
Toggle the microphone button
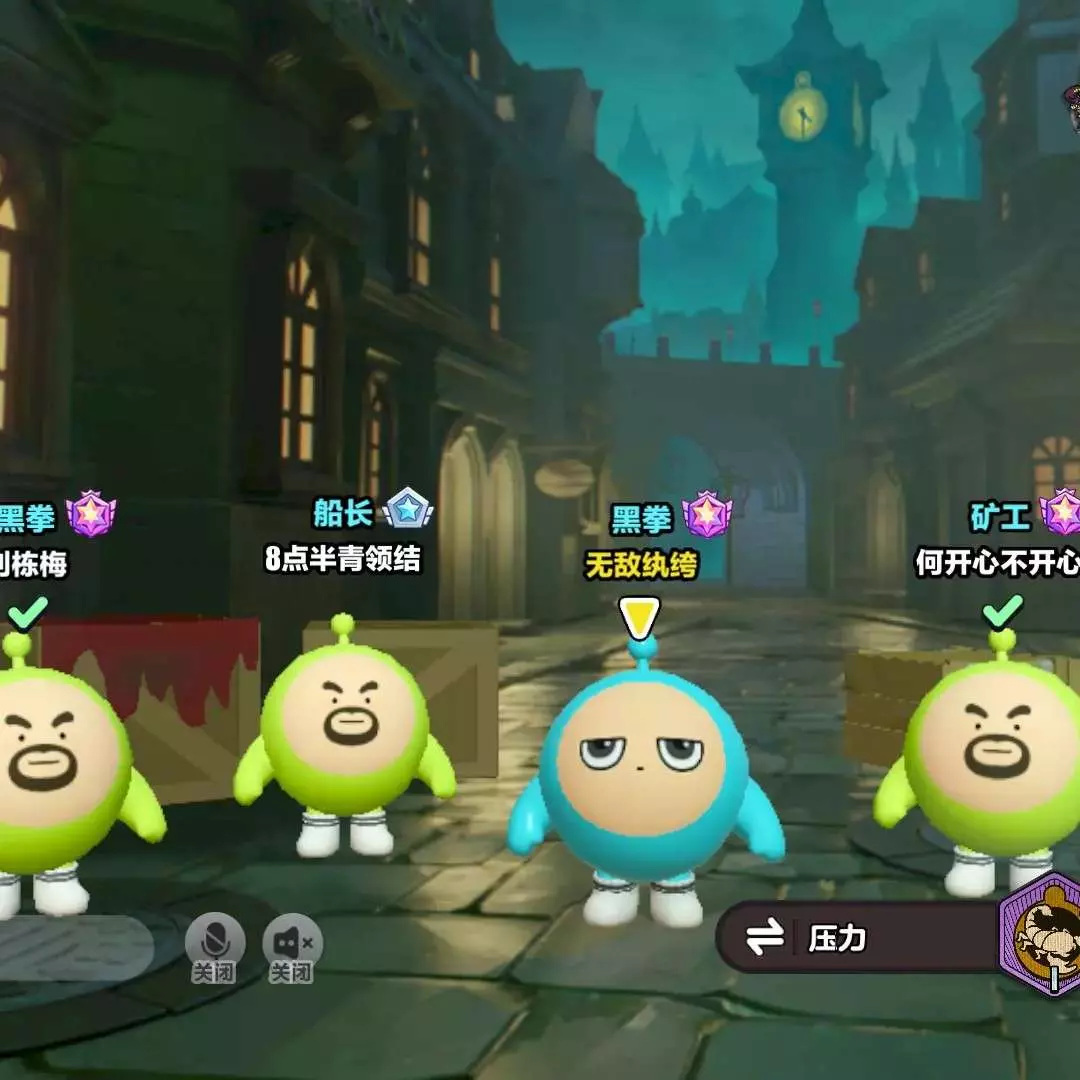coord(214,941)
